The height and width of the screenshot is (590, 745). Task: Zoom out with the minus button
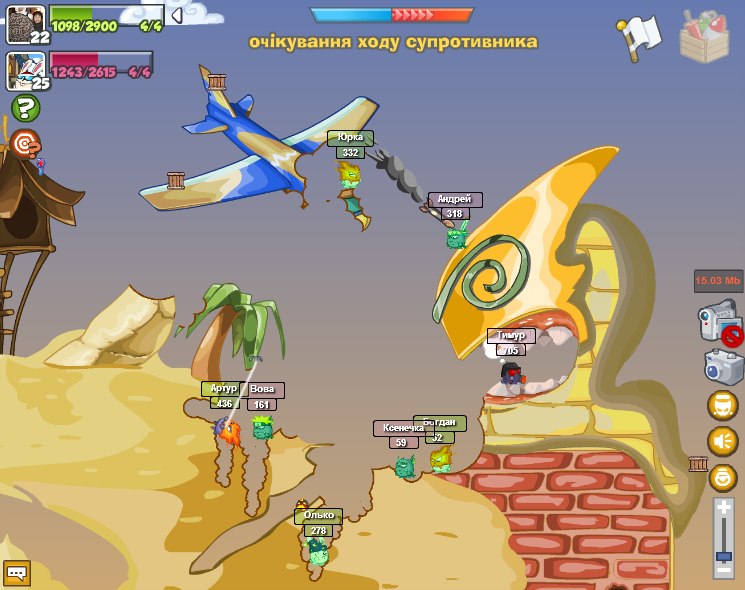[724, 570]
